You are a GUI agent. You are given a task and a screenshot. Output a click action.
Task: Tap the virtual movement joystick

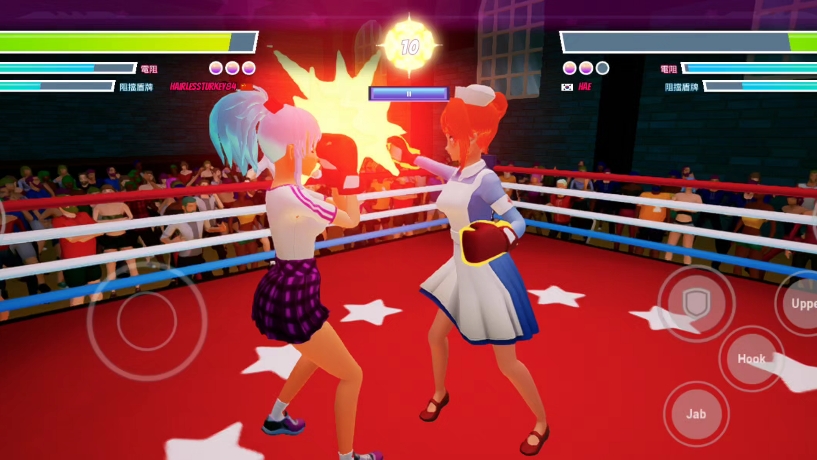pyautogui.click(x=147, y=321)
